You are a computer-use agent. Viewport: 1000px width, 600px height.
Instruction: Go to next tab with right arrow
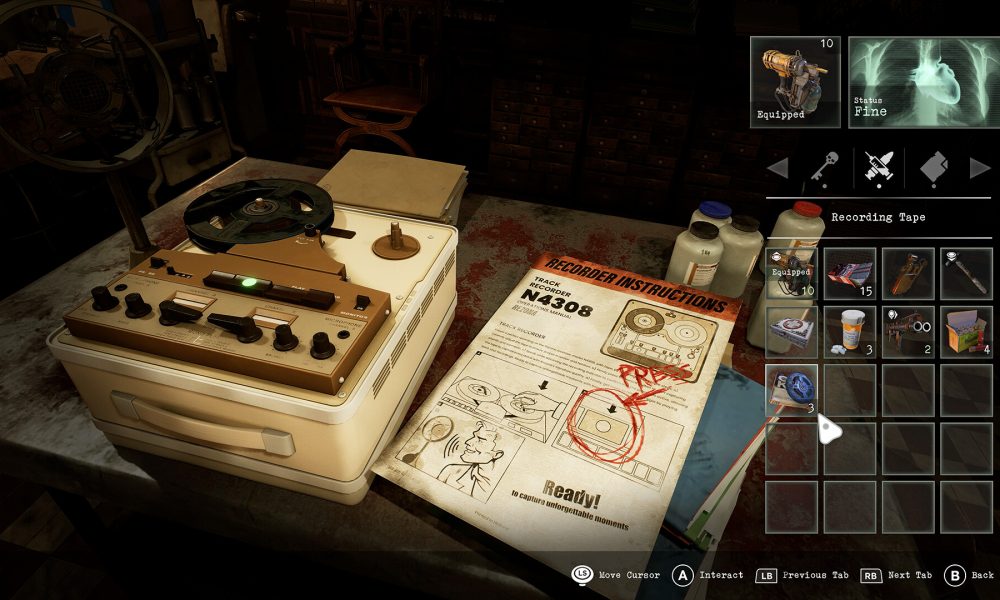tap(980, 168)
